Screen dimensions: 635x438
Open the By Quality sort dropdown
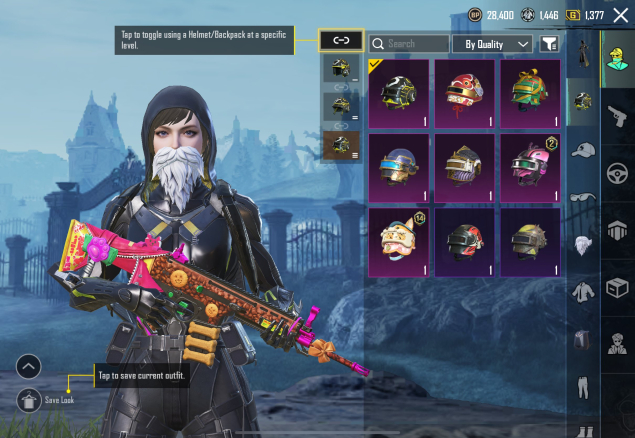coord(492,44)
